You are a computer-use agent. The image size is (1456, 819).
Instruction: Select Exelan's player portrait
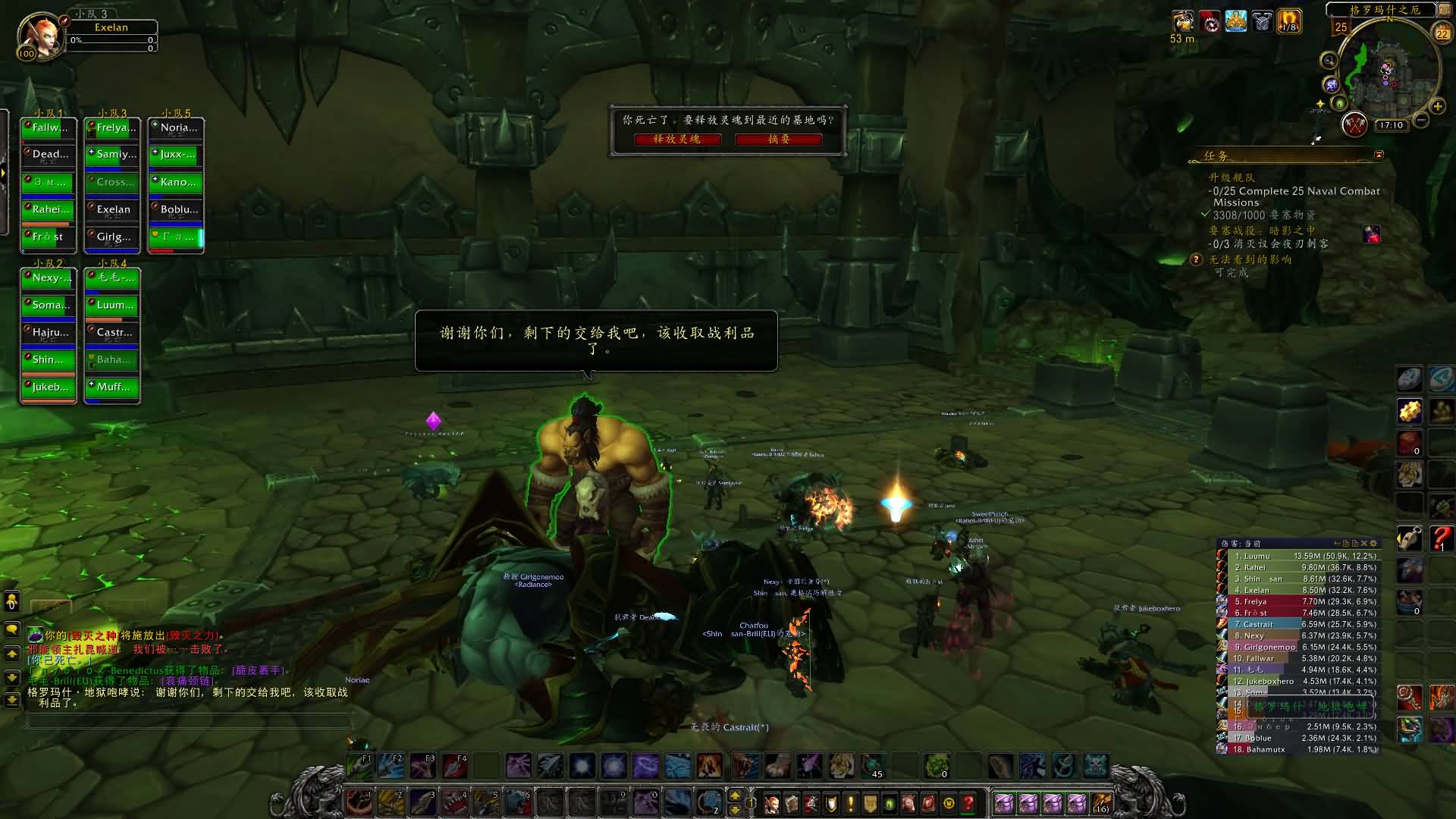point(39,35)
